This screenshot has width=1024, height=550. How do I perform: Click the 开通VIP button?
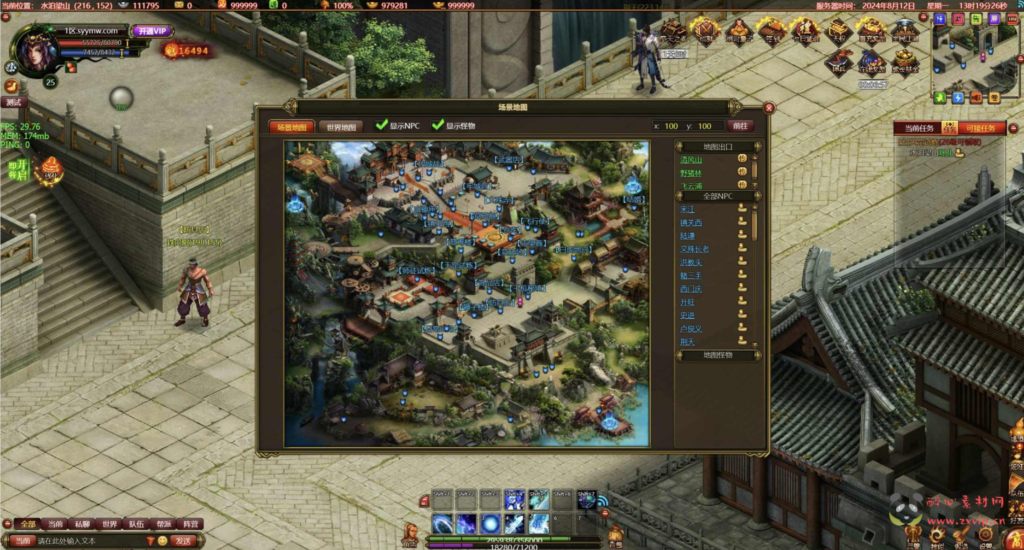point(153,31)
